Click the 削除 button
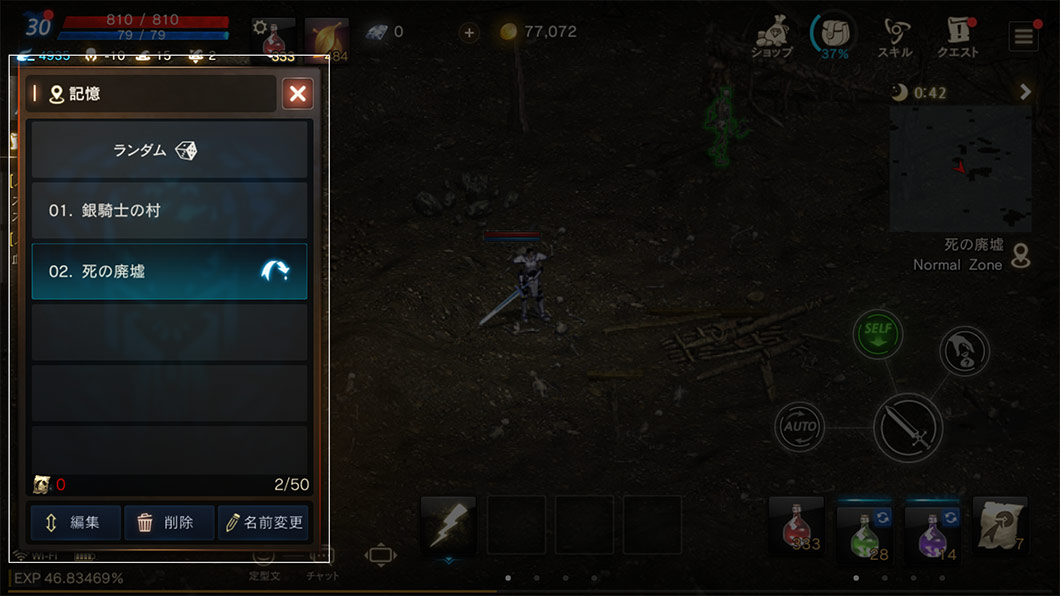The height and width of the screenshot is (596, 1060). tap(169, 522)
